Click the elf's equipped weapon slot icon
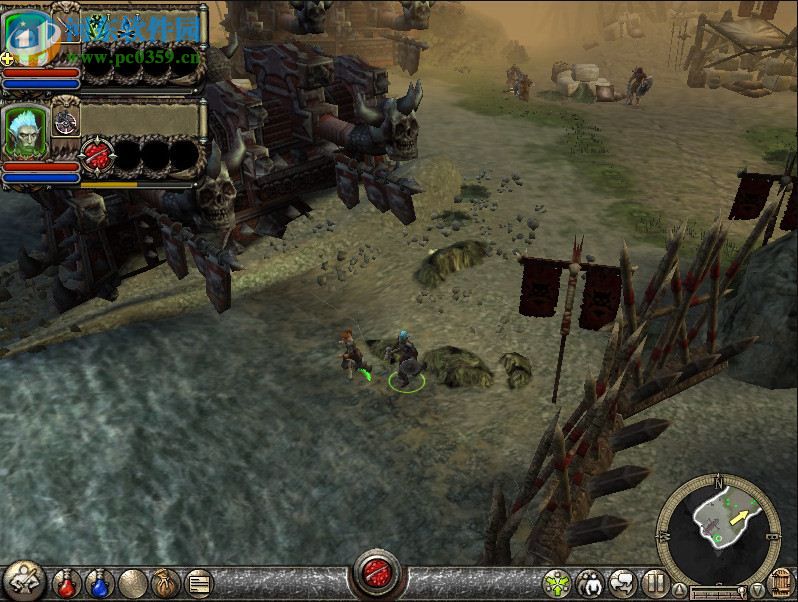 (x=66, y=122)
